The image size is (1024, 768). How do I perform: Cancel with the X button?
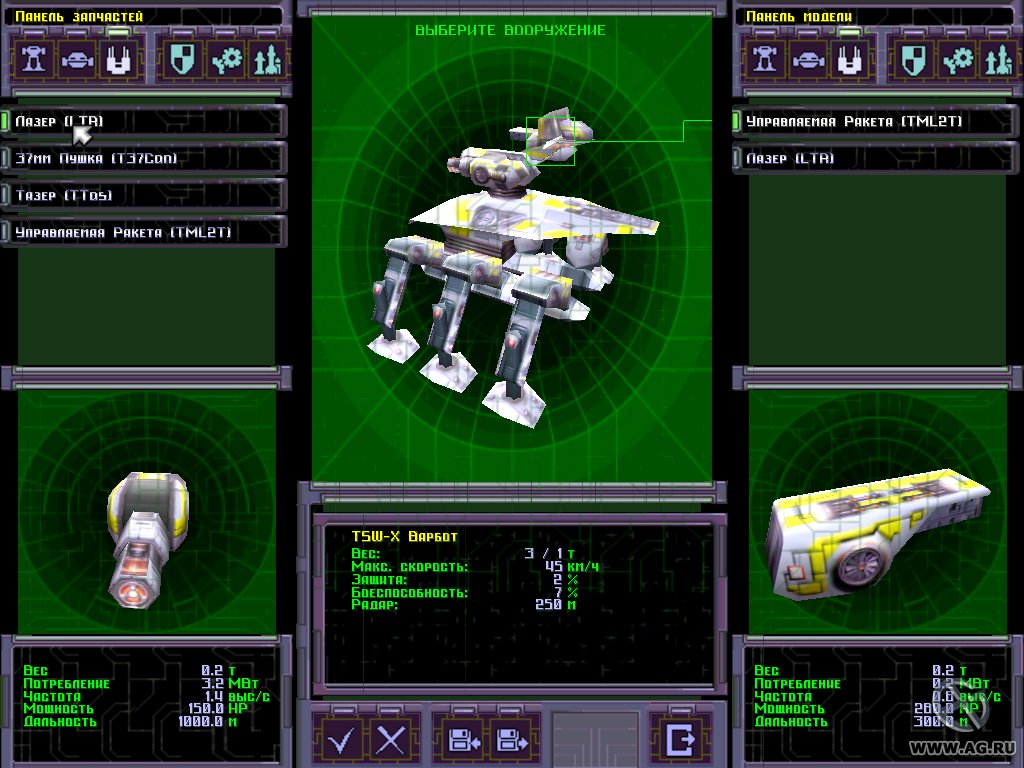click(x=391, y=741)
